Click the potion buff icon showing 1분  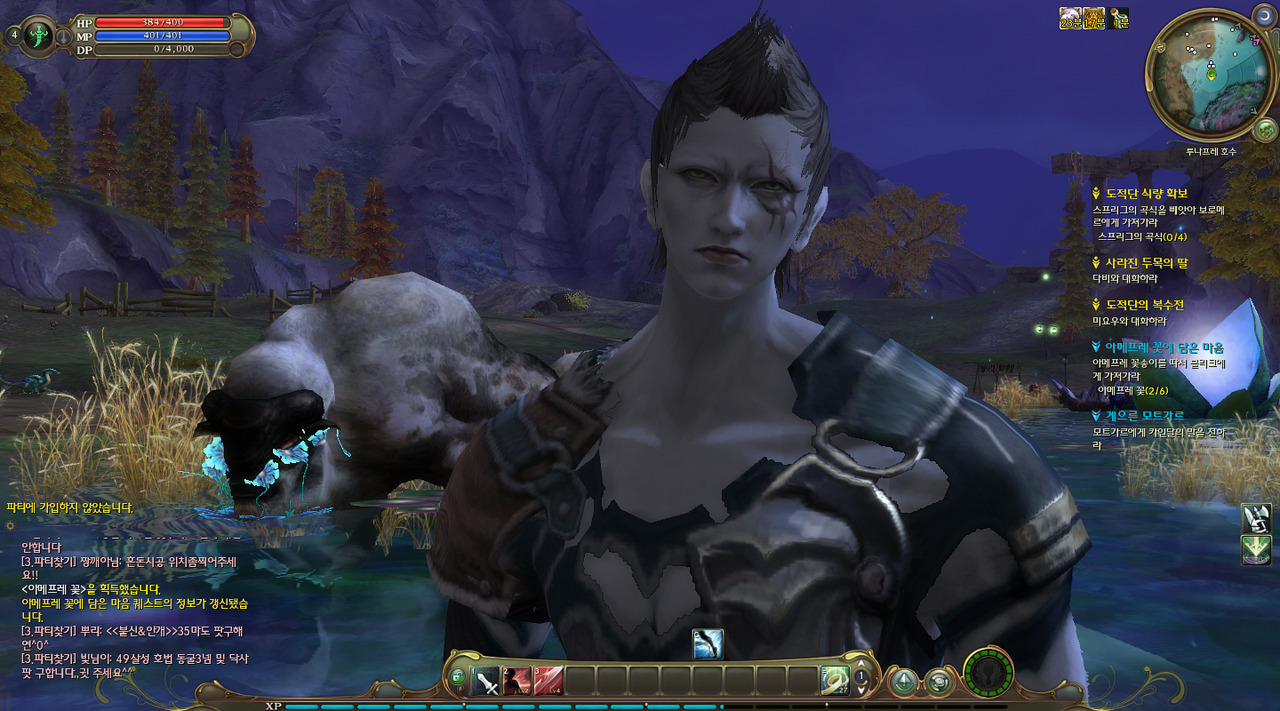[x=1118, y=18]
